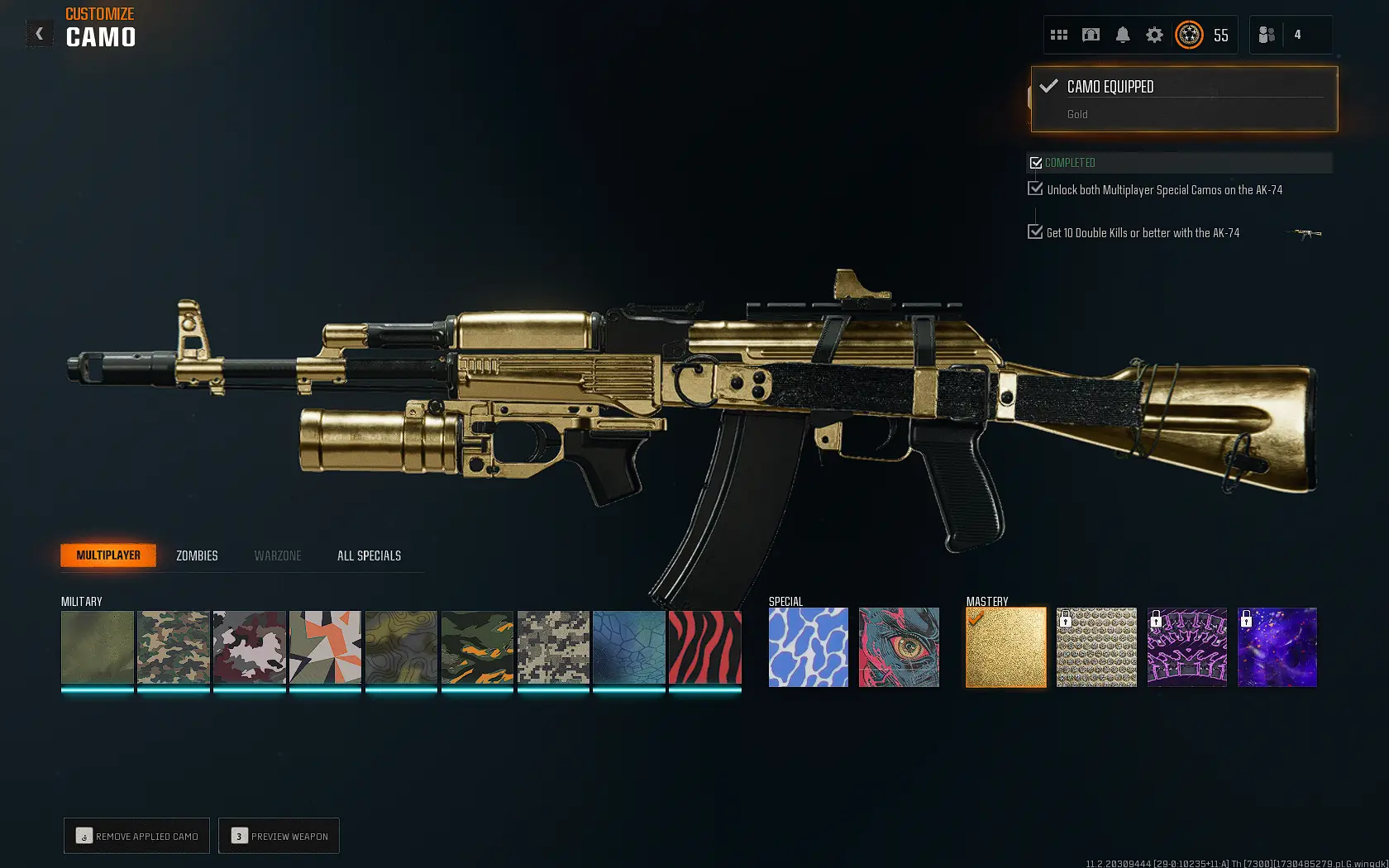Select the equipped Gold mastery camo swatch
The height and width of the screenshot is (868, 1389).
tap(1005, 647)
